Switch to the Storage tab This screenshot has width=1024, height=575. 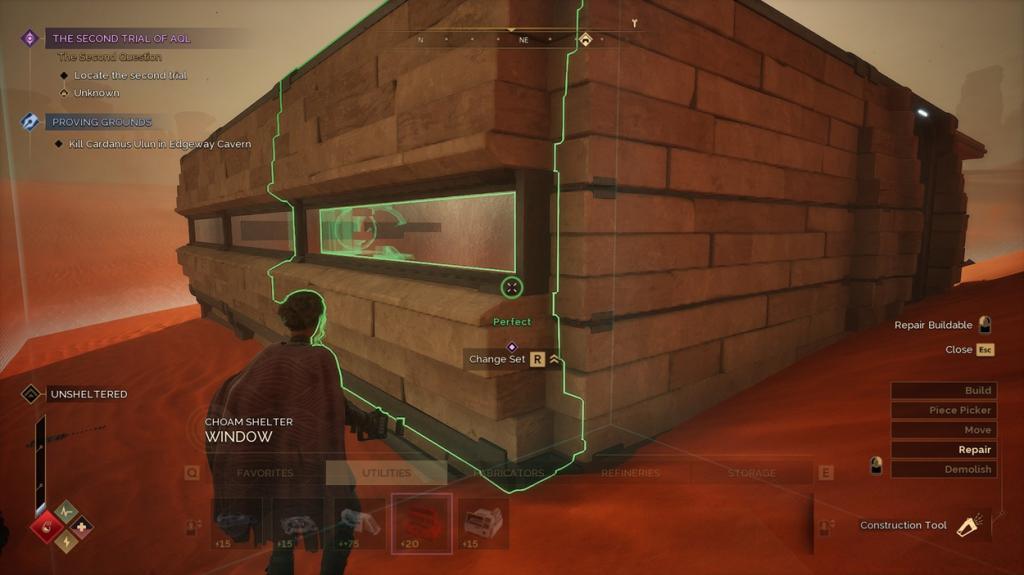click(x=751, y=473)
